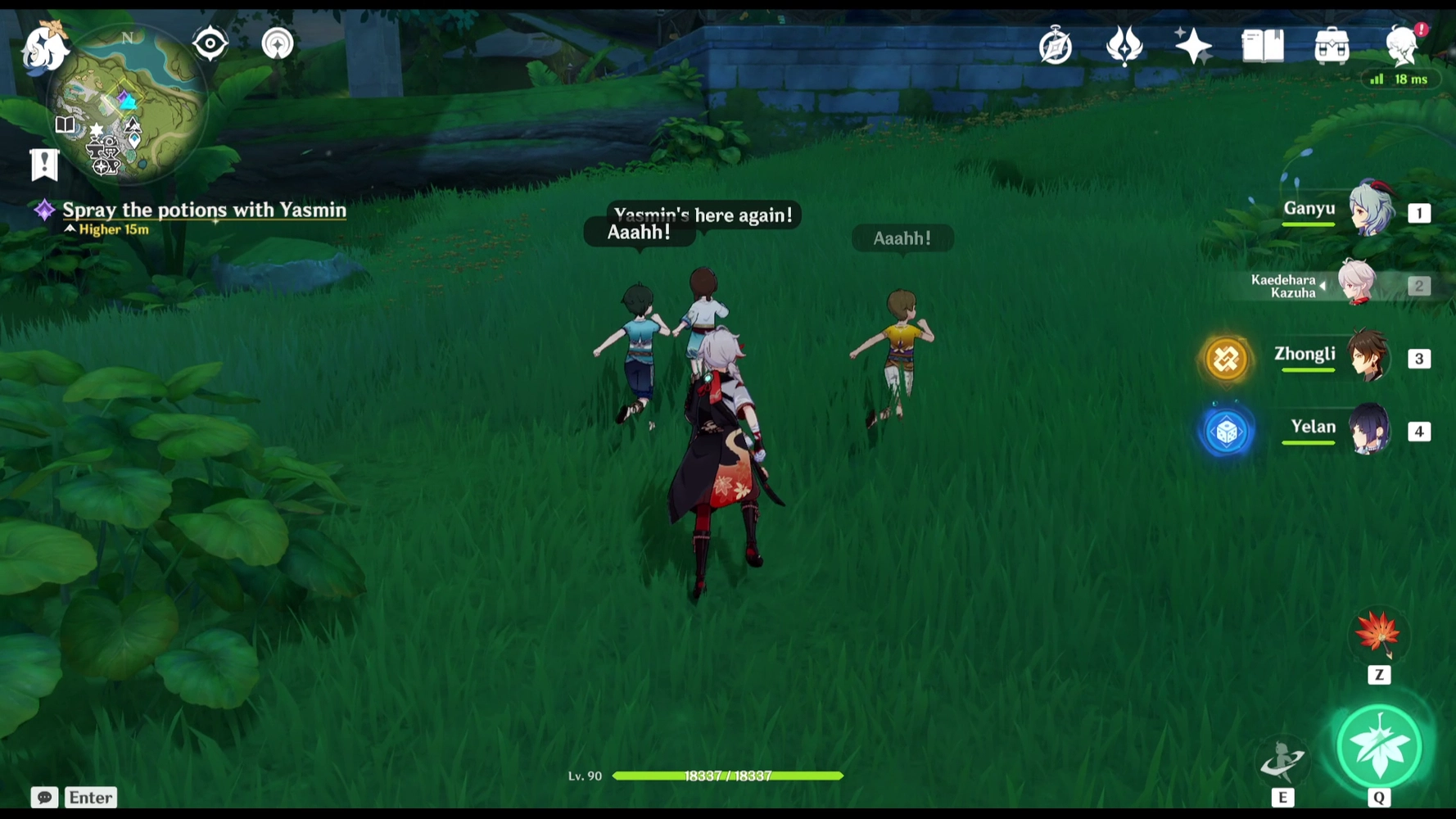Open the Quest book icon

tap(1262, 46)
